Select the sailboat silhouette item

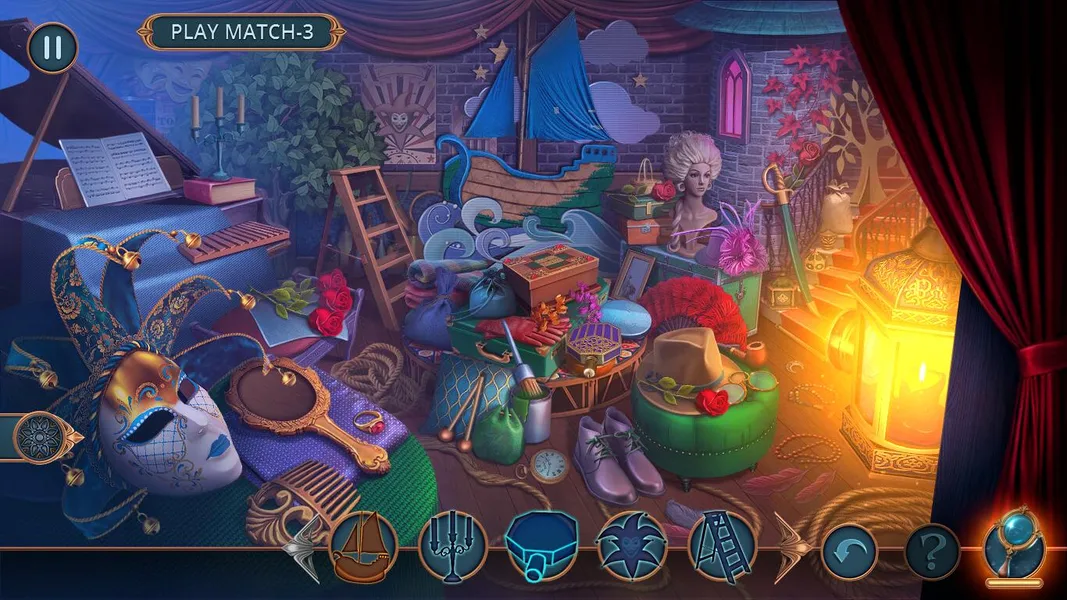[x=363, y=548]
